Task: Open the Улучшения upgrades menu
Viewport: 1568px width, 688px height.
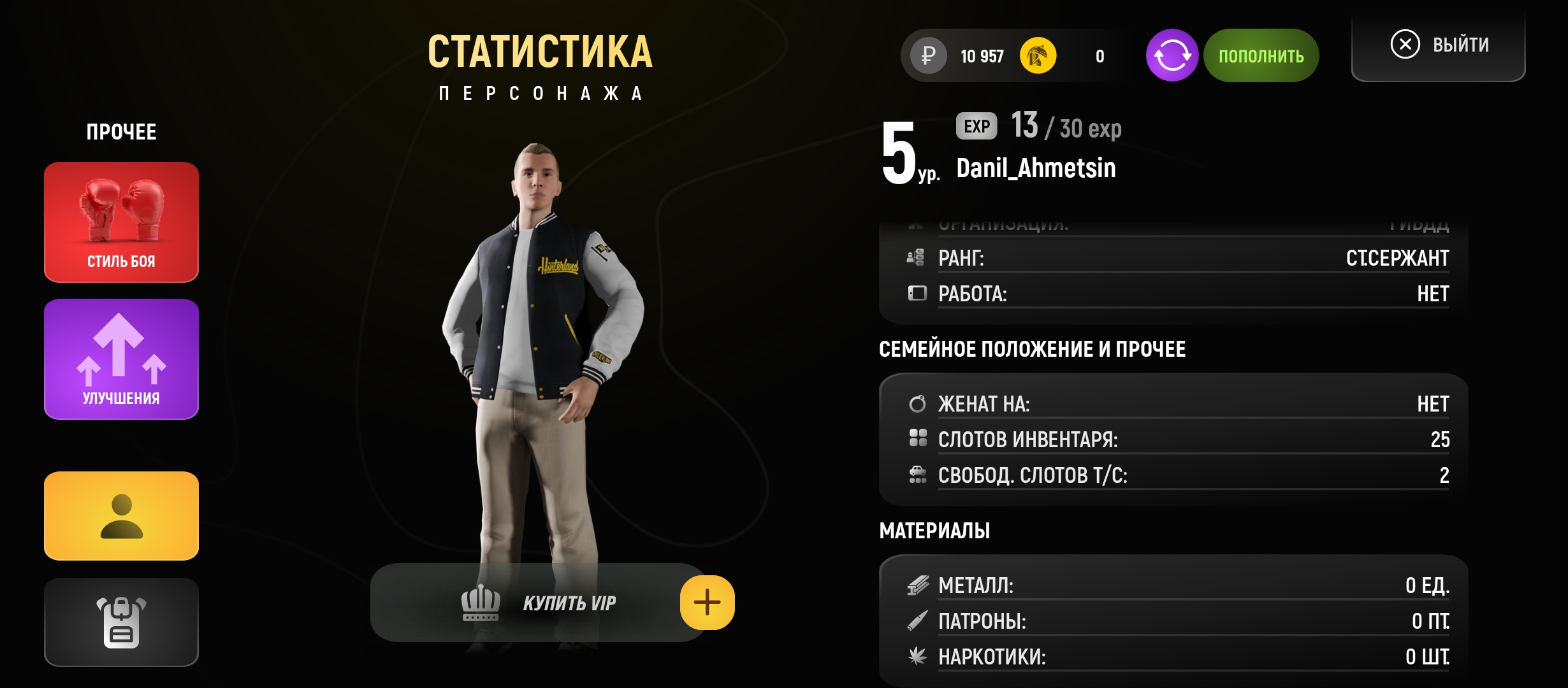Action: click(x=121, y=359)
